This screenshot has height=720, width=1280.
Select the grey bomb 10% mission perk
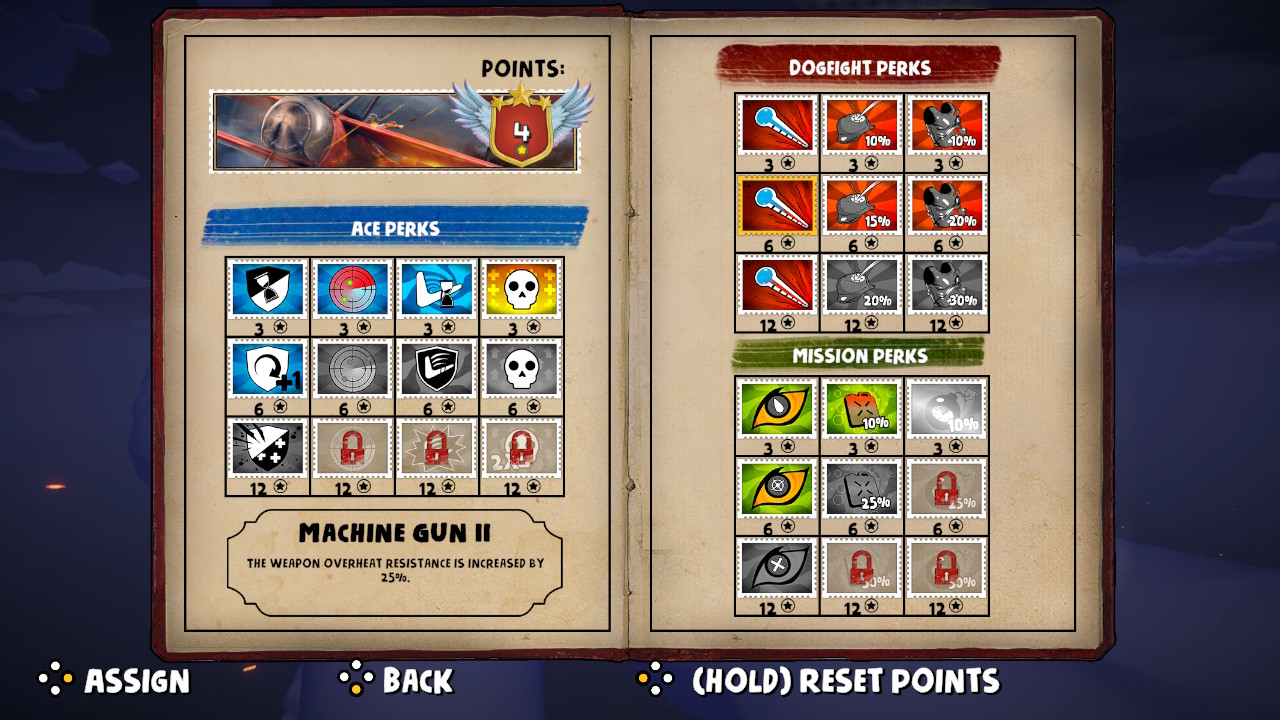[946, 409]
